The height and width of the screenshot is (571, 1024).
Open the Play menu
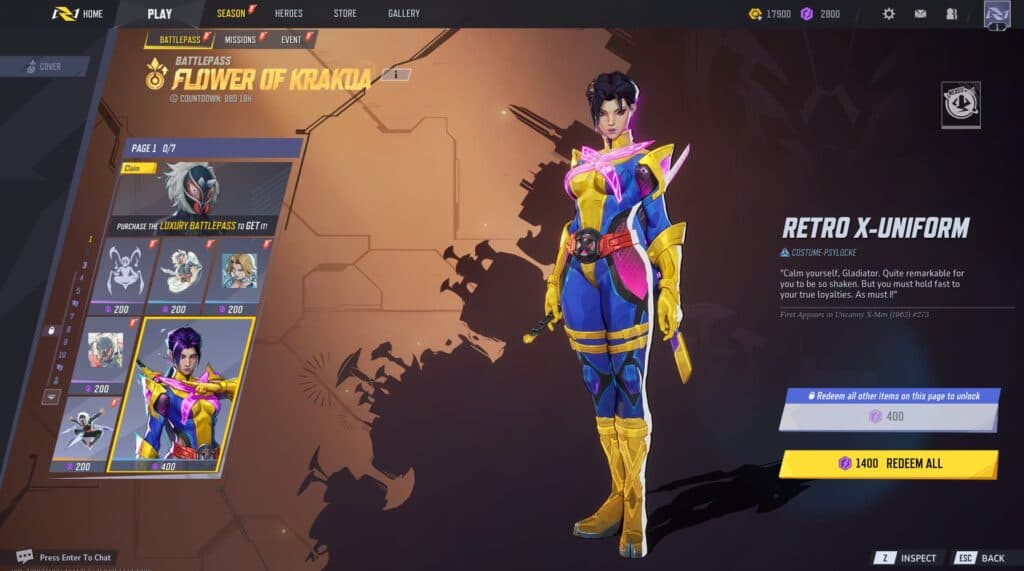[x=159, y=14]
